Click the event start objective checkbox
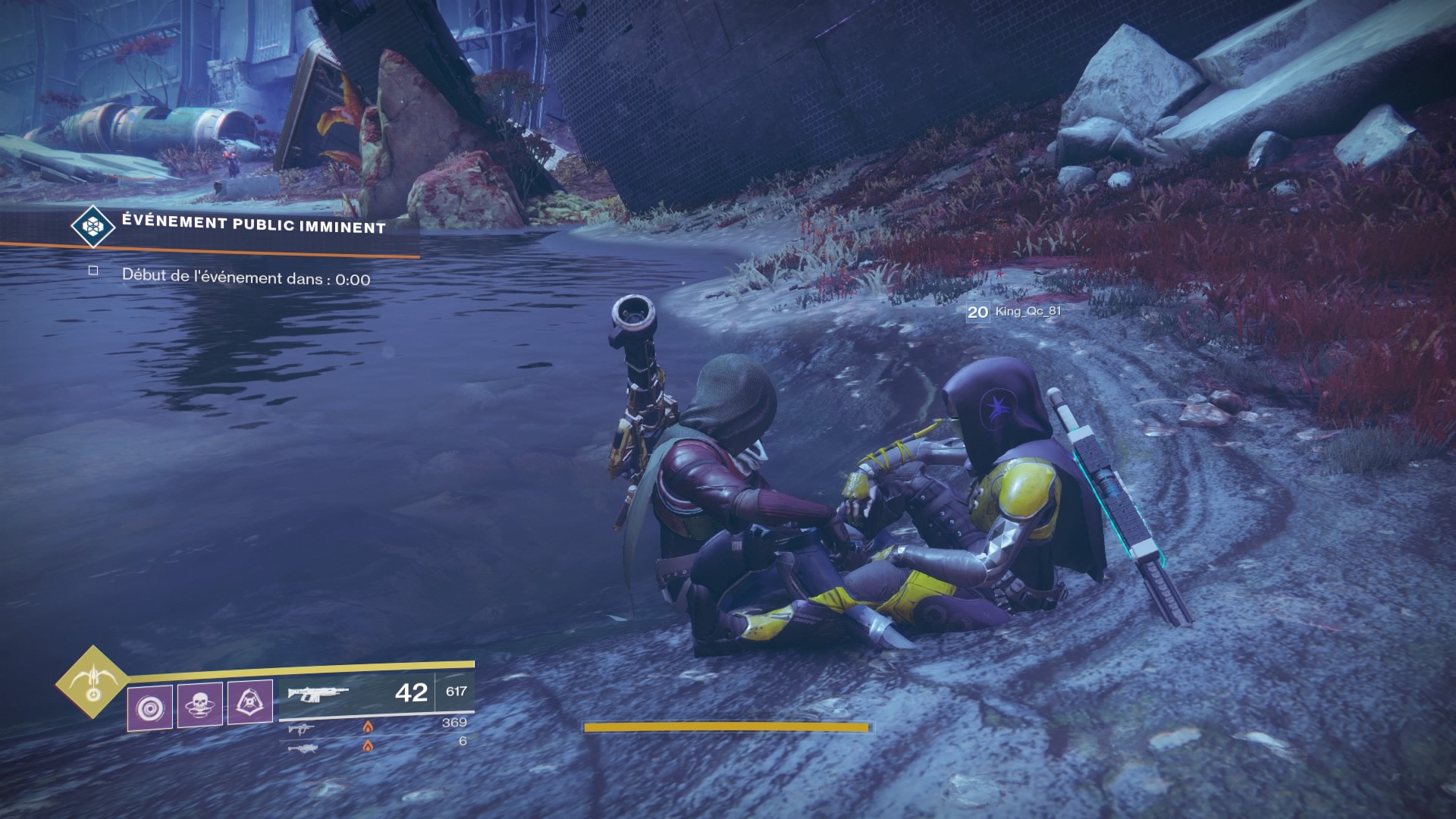Image resolution: width=1456 pixels, height=819 pixels. 93,271
